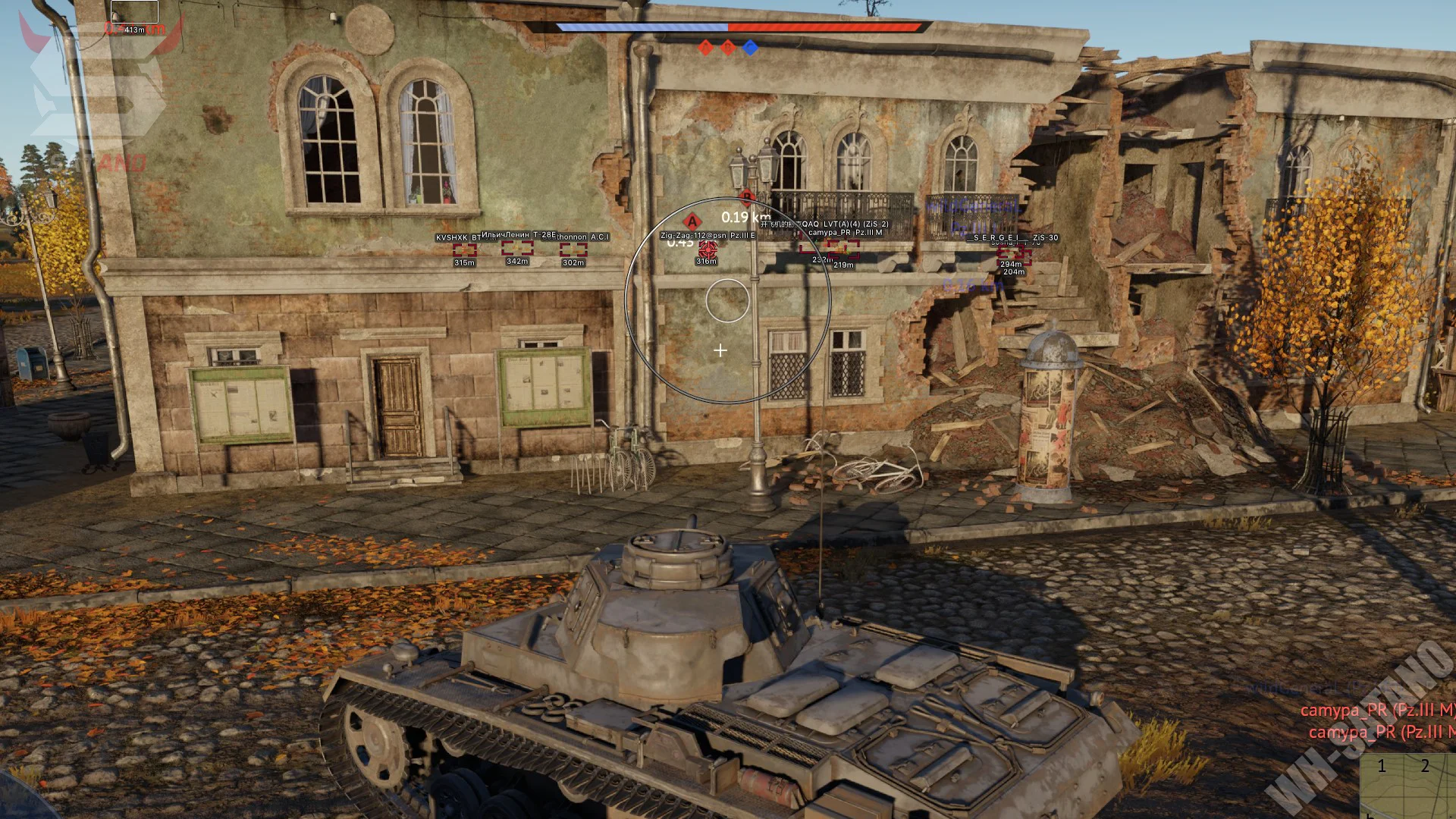Target the _S_E_R_G_E_I_ ZiS-30 marker
The image size is (1456, 819).
point(1013,251)
